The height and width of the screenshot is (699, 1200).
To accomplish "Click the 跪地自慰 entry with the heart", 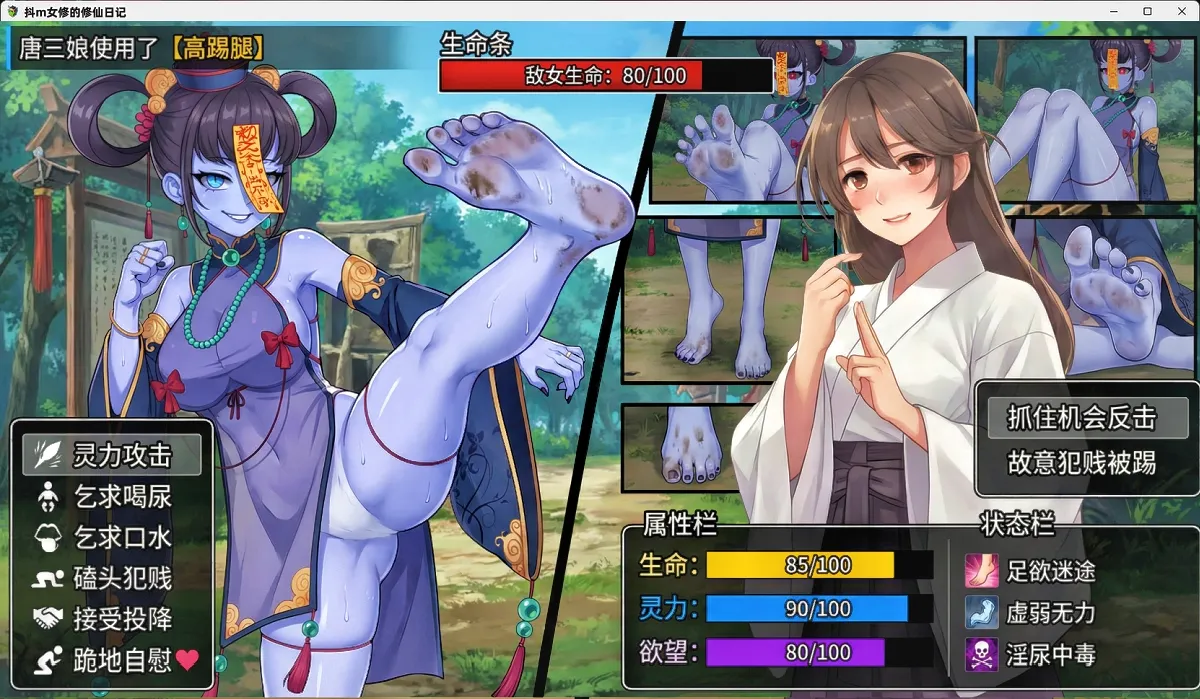I will pyautogui.click(x=112, y=660).
